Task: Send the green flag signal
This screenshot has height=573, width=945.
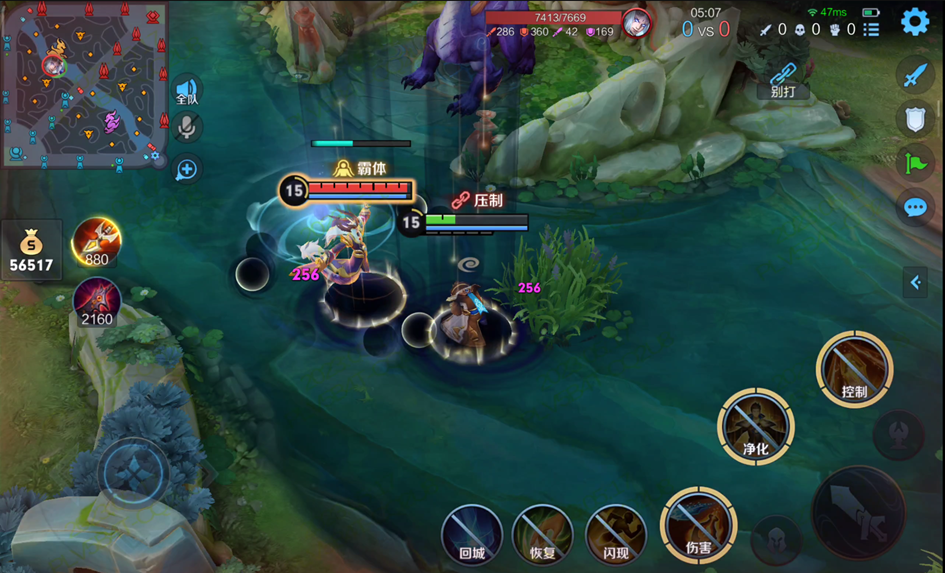Action: click(915, 163)
